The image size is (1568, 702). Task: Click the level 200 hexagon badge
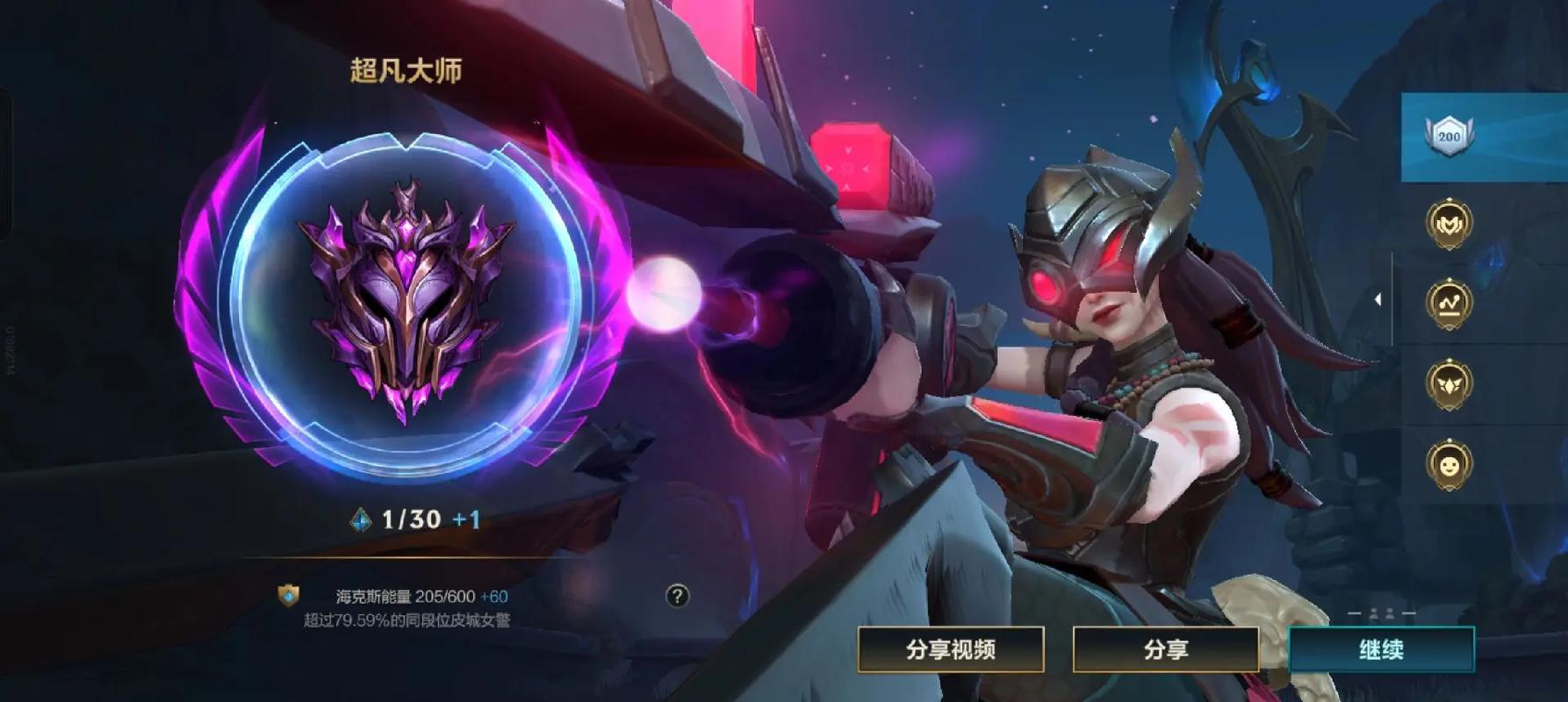coord(1450,134)
